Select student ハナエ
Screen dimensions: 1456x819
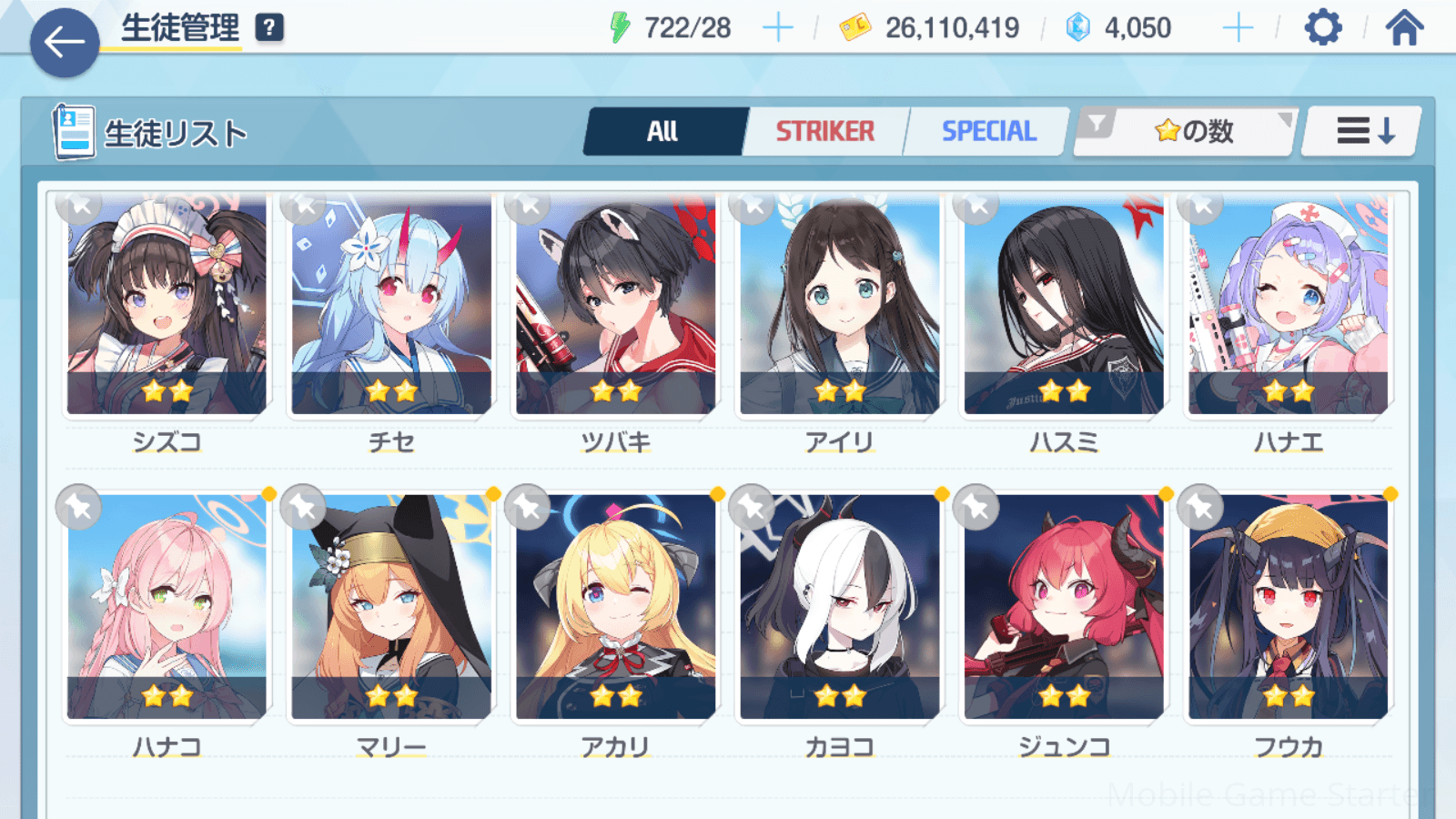pos(1288,309)
